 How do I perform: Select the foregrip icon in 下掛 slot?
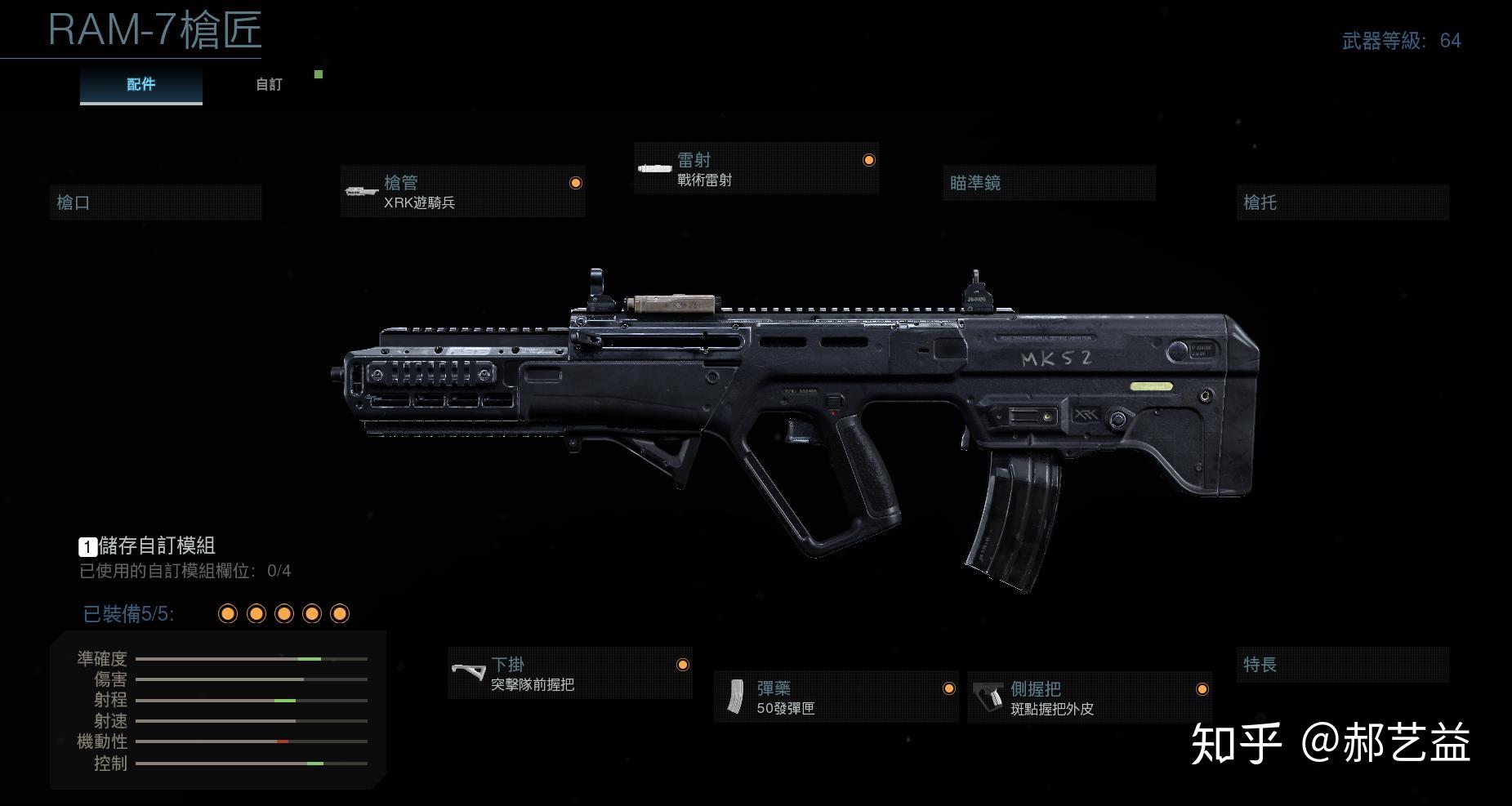point(468,671)
